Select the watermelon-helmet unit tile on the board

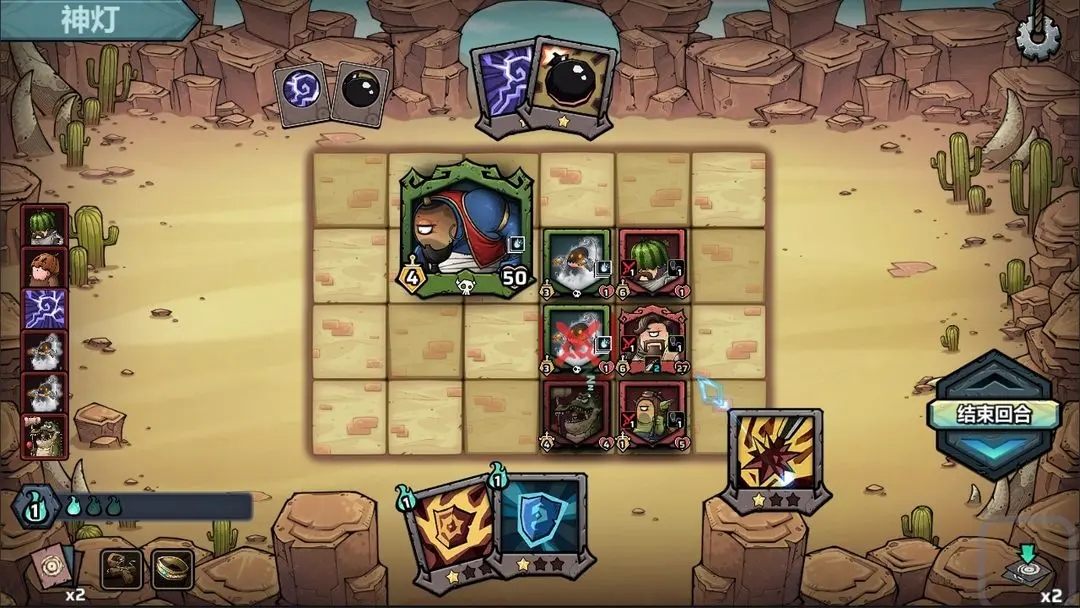pos(651,264)
